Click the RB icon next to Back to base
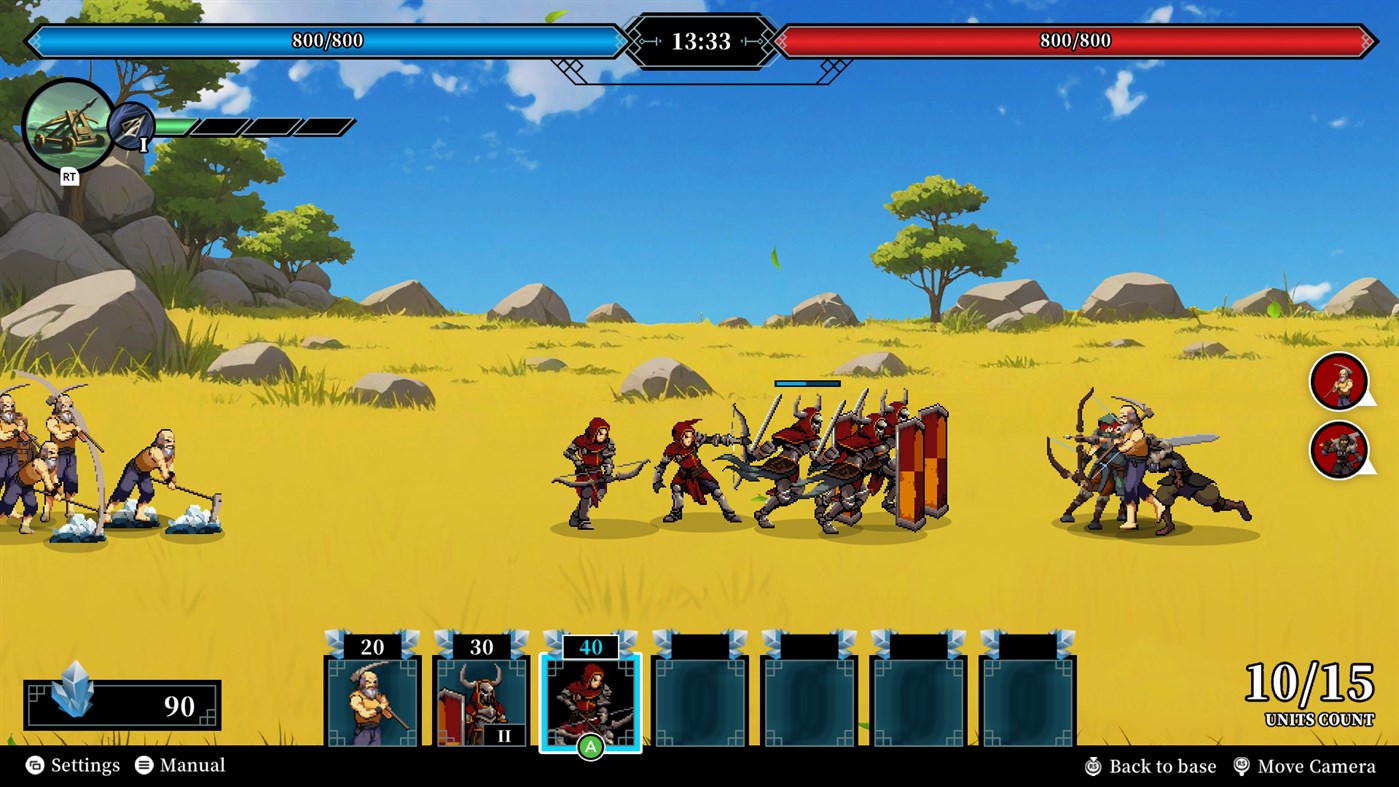Image resolution: width=1399 pixels, height=787 pixels. tap(1095, 765)
